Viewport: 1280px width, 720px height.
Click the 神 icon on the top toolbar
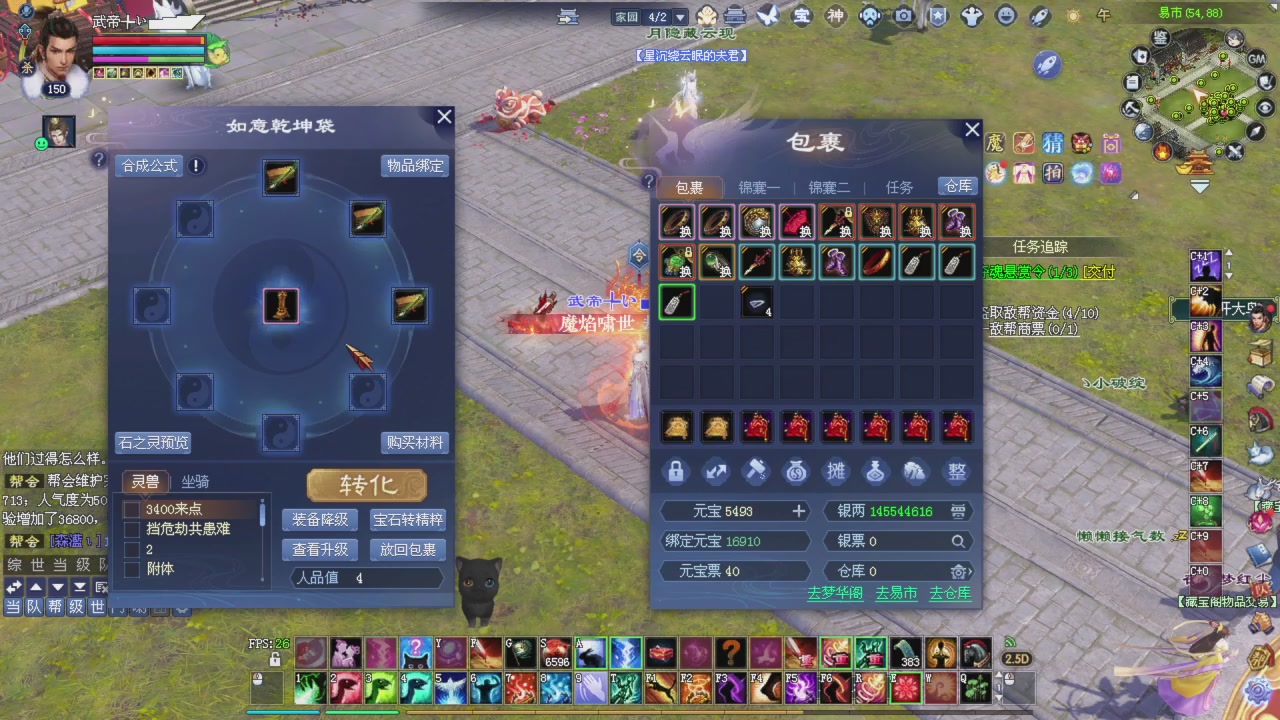(x=835, y=16)
